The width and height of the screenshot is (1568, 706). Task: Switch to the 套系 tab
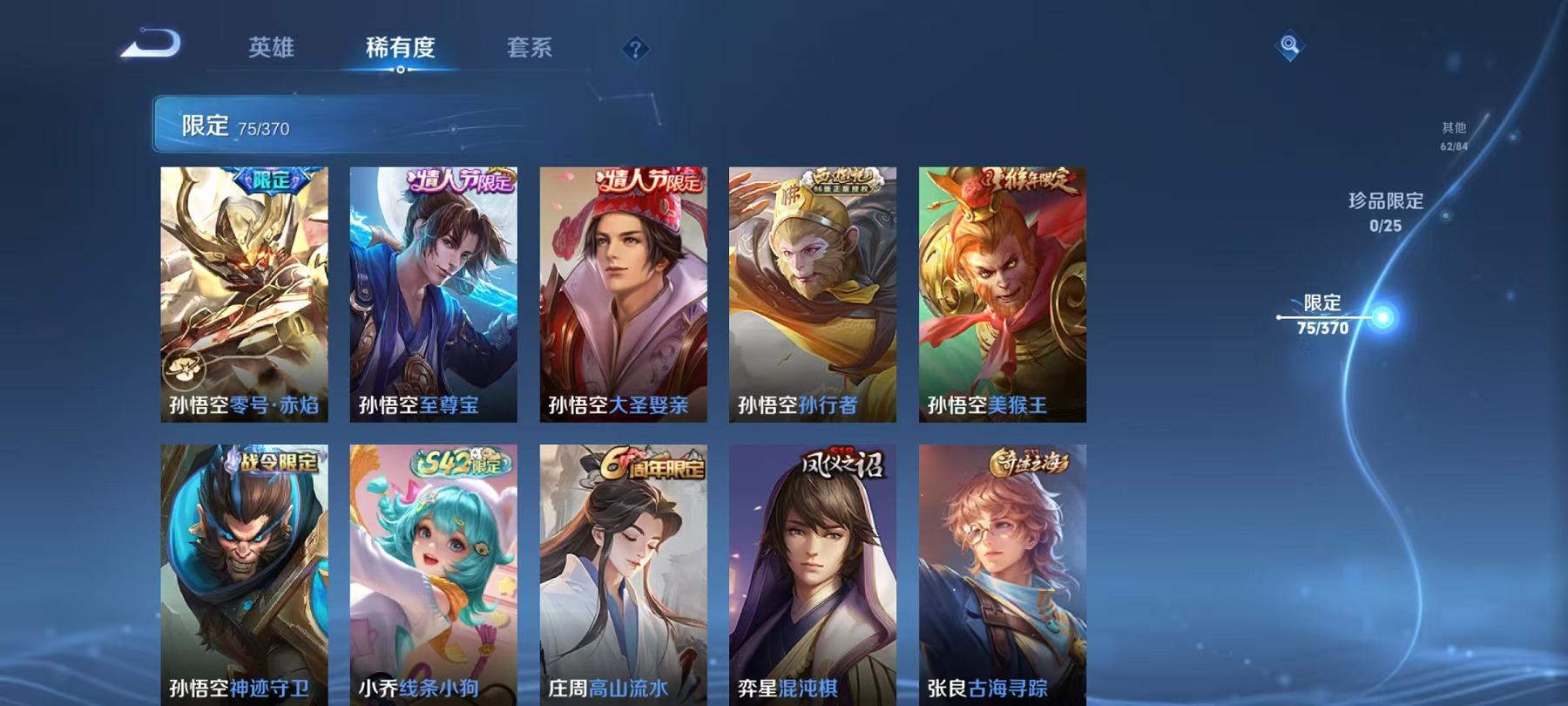[x=529, y=50]
